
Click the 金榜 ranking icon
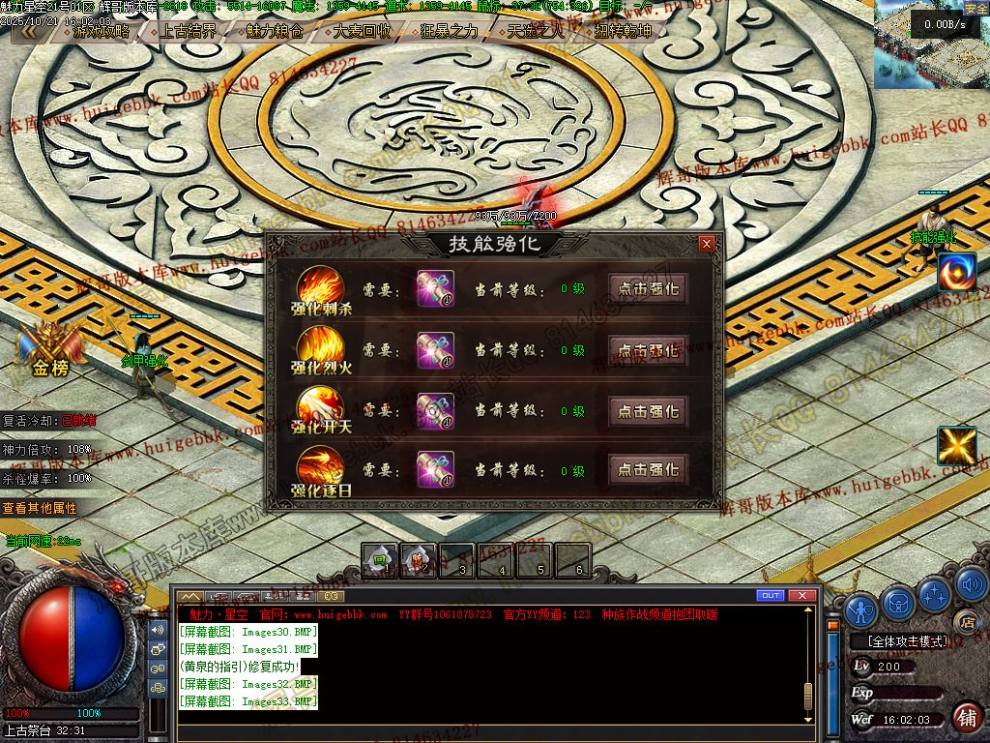(49, 352)
